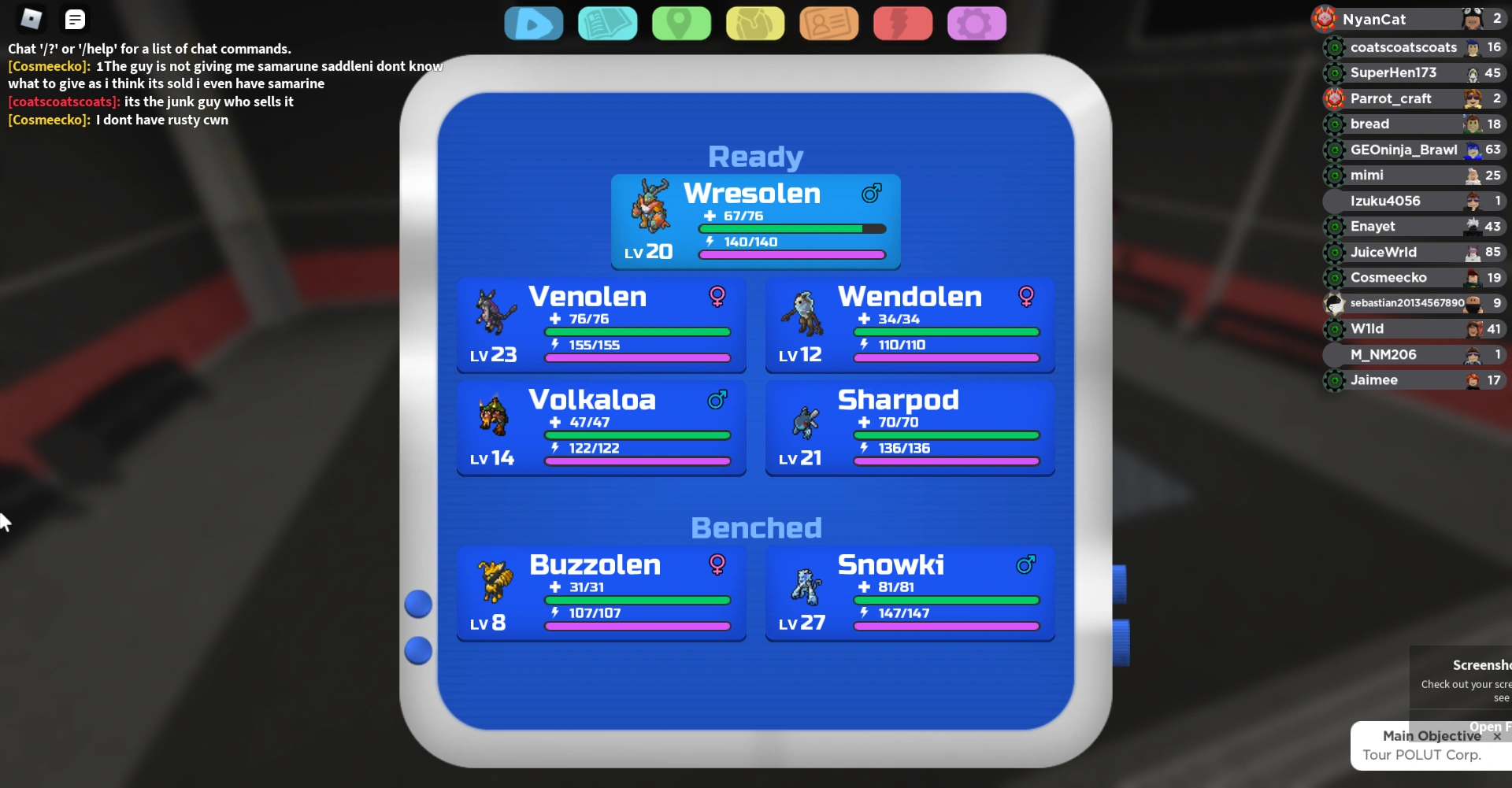Open the Roblox chat bubble icon

click(75, 18)
